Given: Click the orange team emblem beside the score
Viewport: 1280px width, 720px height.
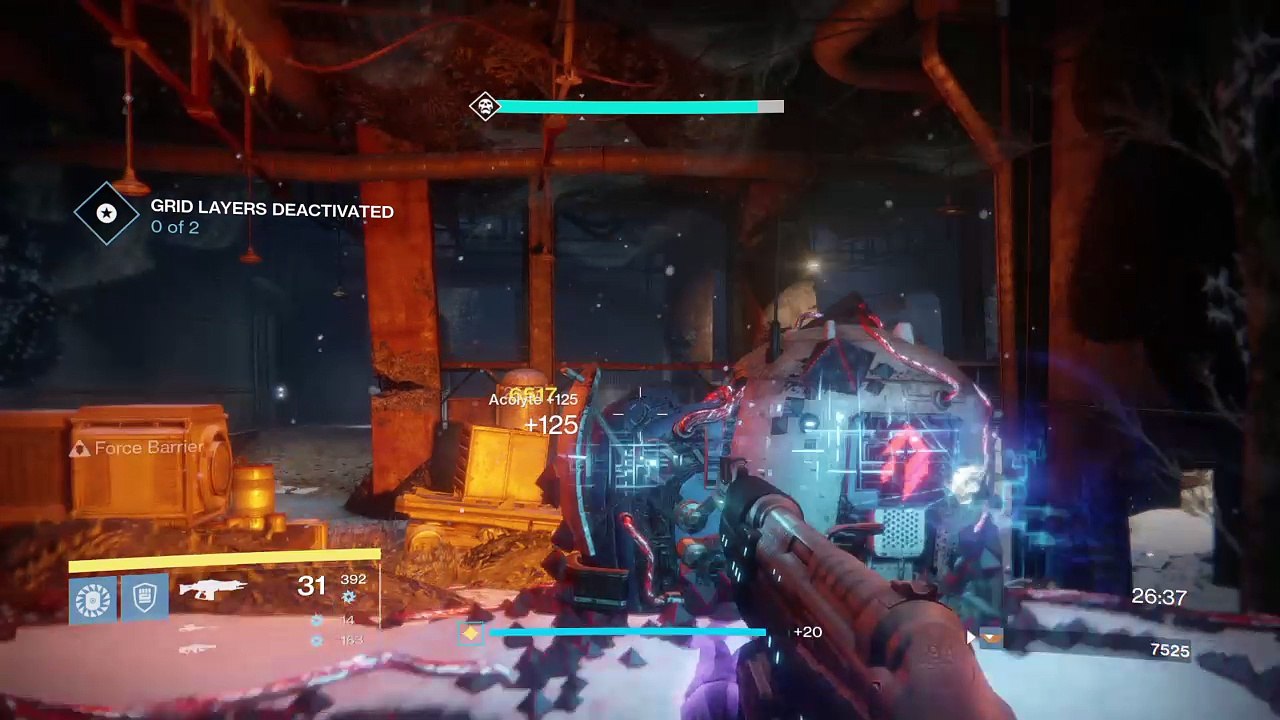Looking at the screenshot, I should tap(990, 636).
